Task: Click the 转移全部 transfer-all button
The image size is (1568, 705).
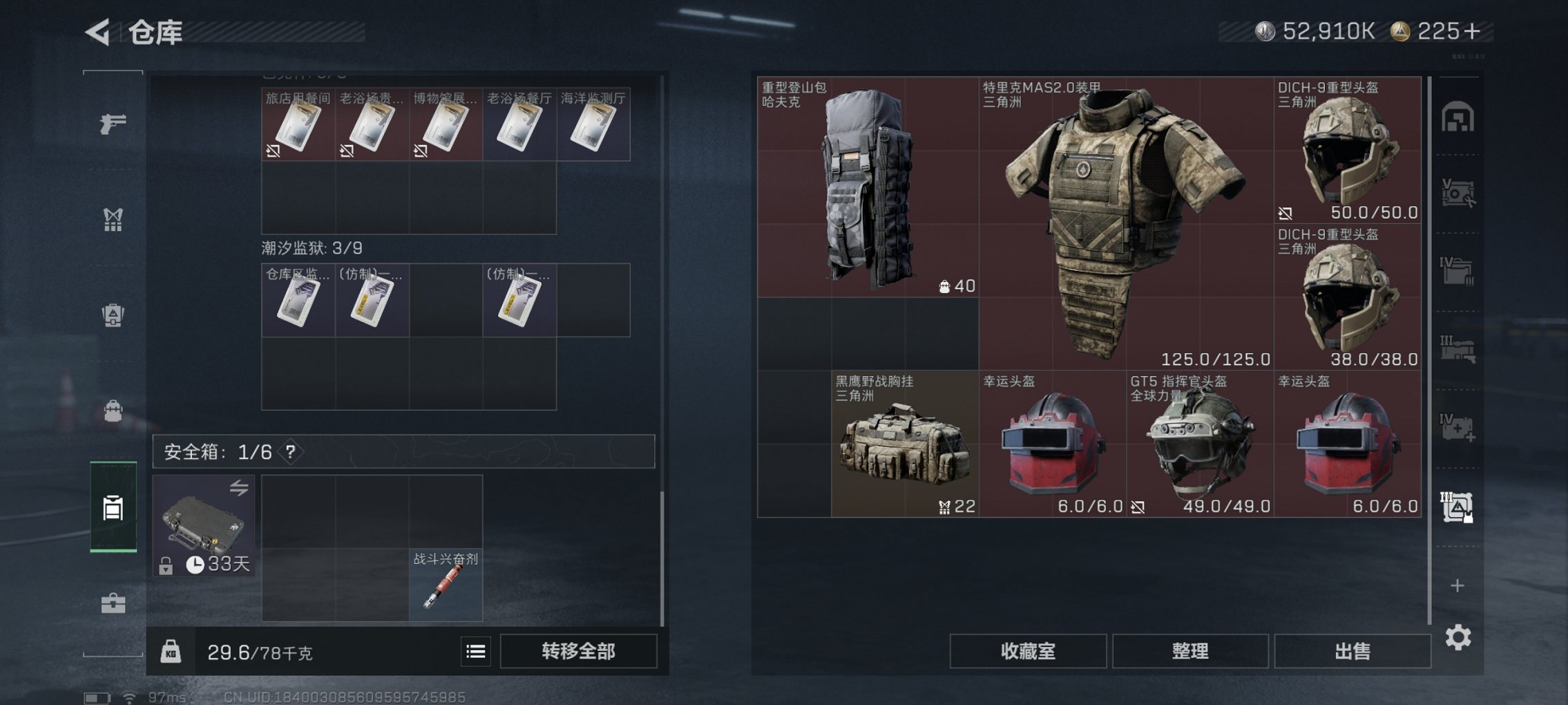Action: (579, 651)
